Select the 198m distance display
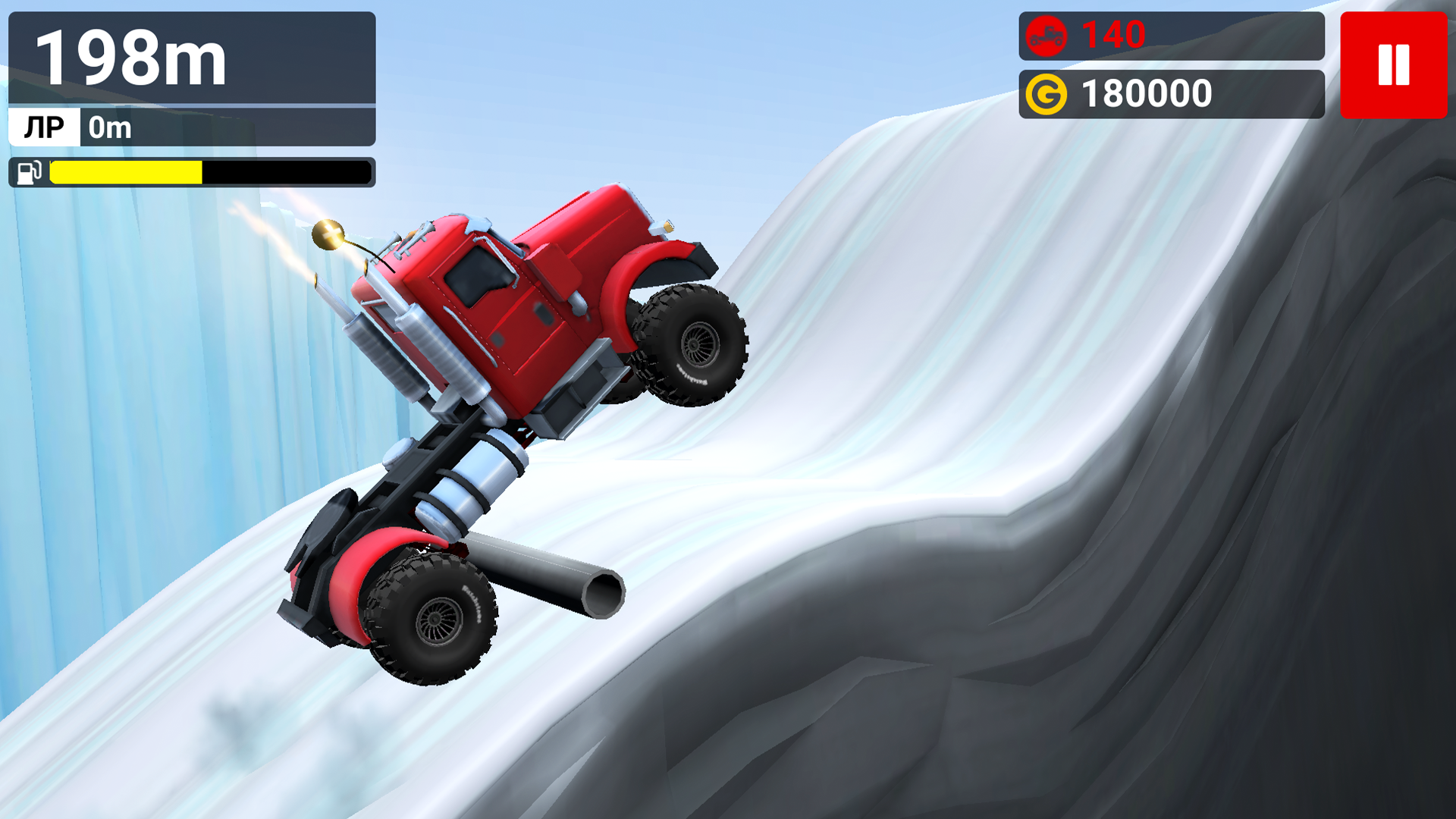The width and height of the screenshot is (1456, 819). tap(129, 57)
